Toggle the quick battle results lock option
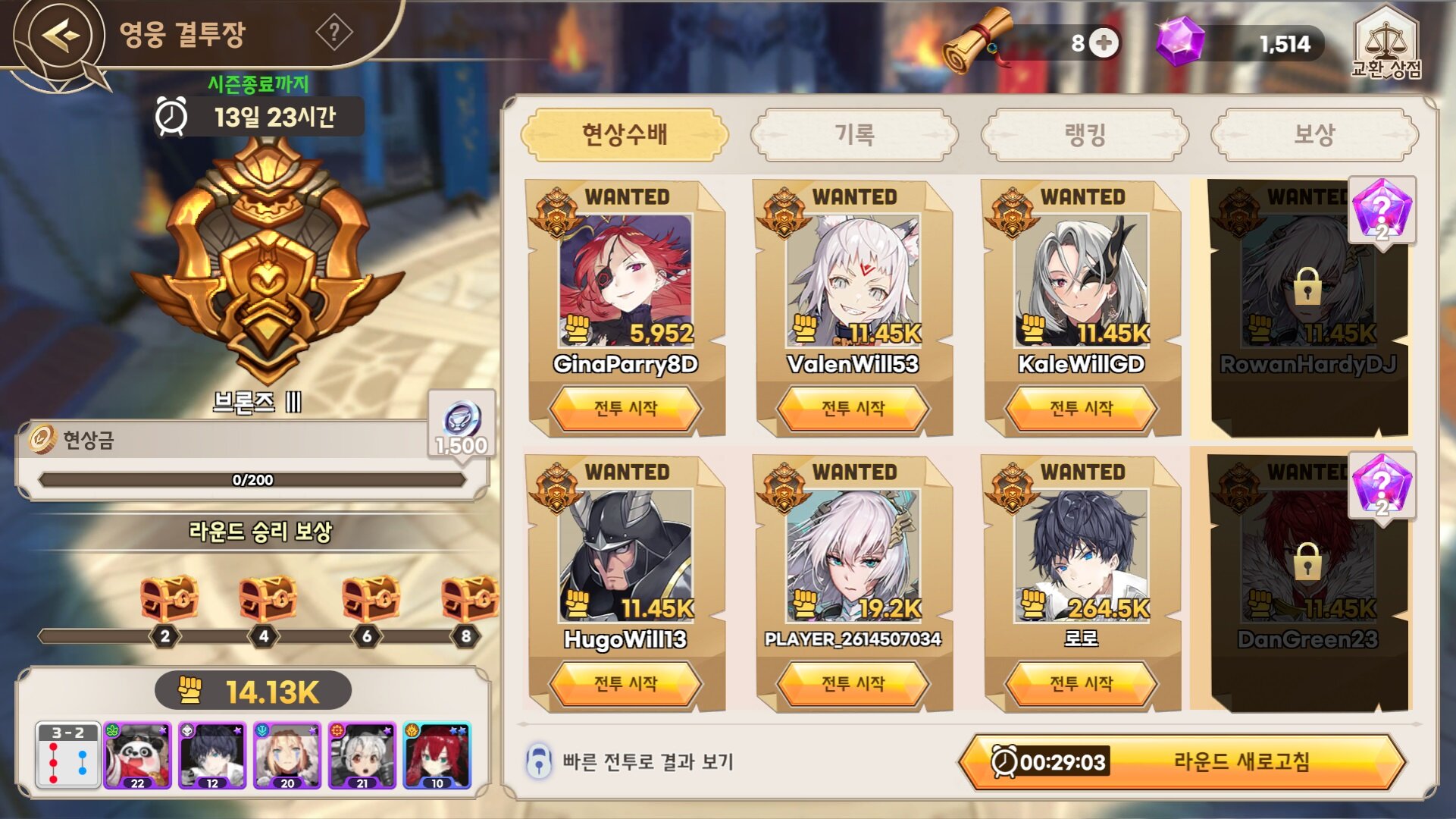 point(539,761)
